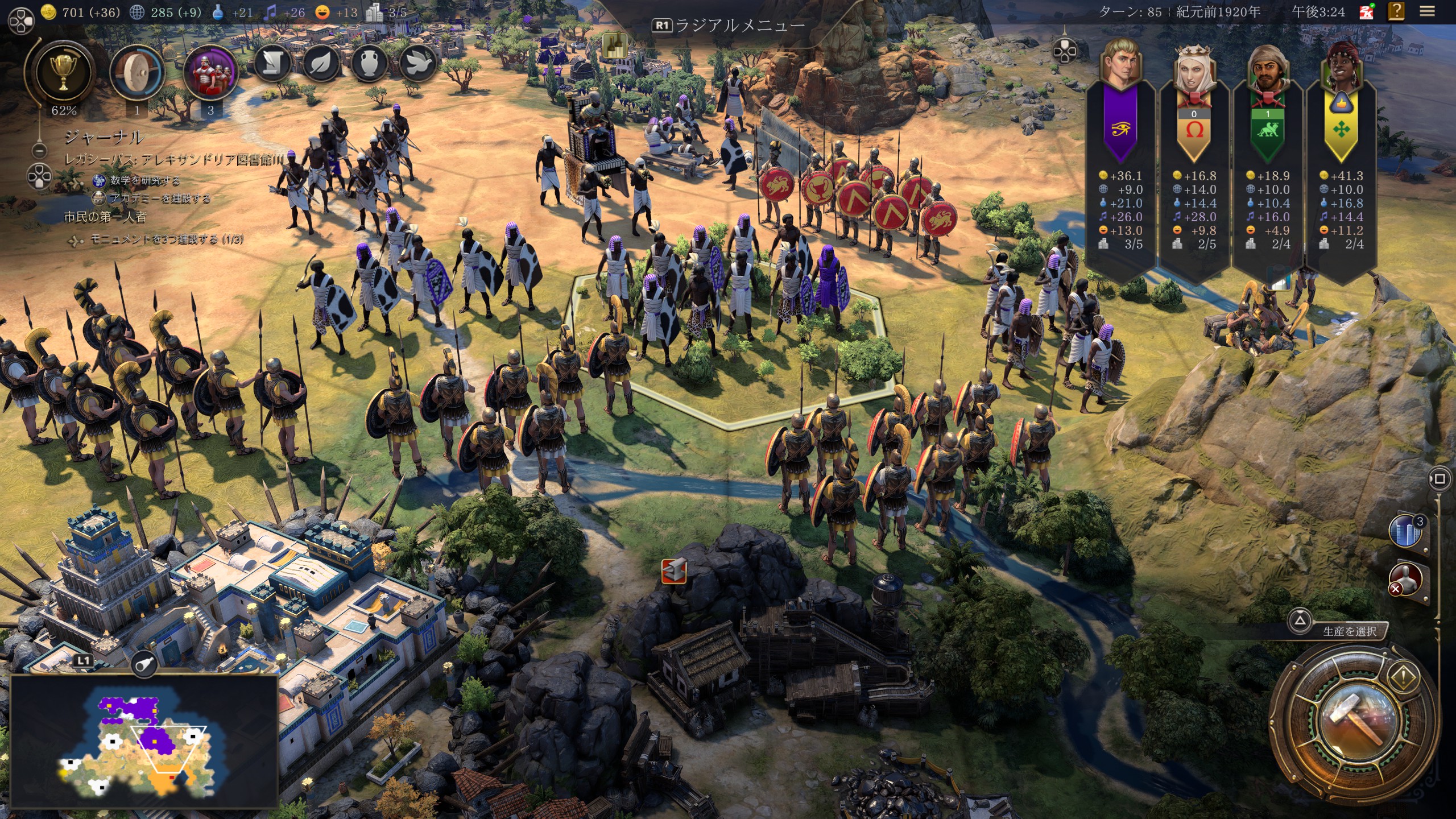Open the lens button above the minimap

click(x=143, y=663)
